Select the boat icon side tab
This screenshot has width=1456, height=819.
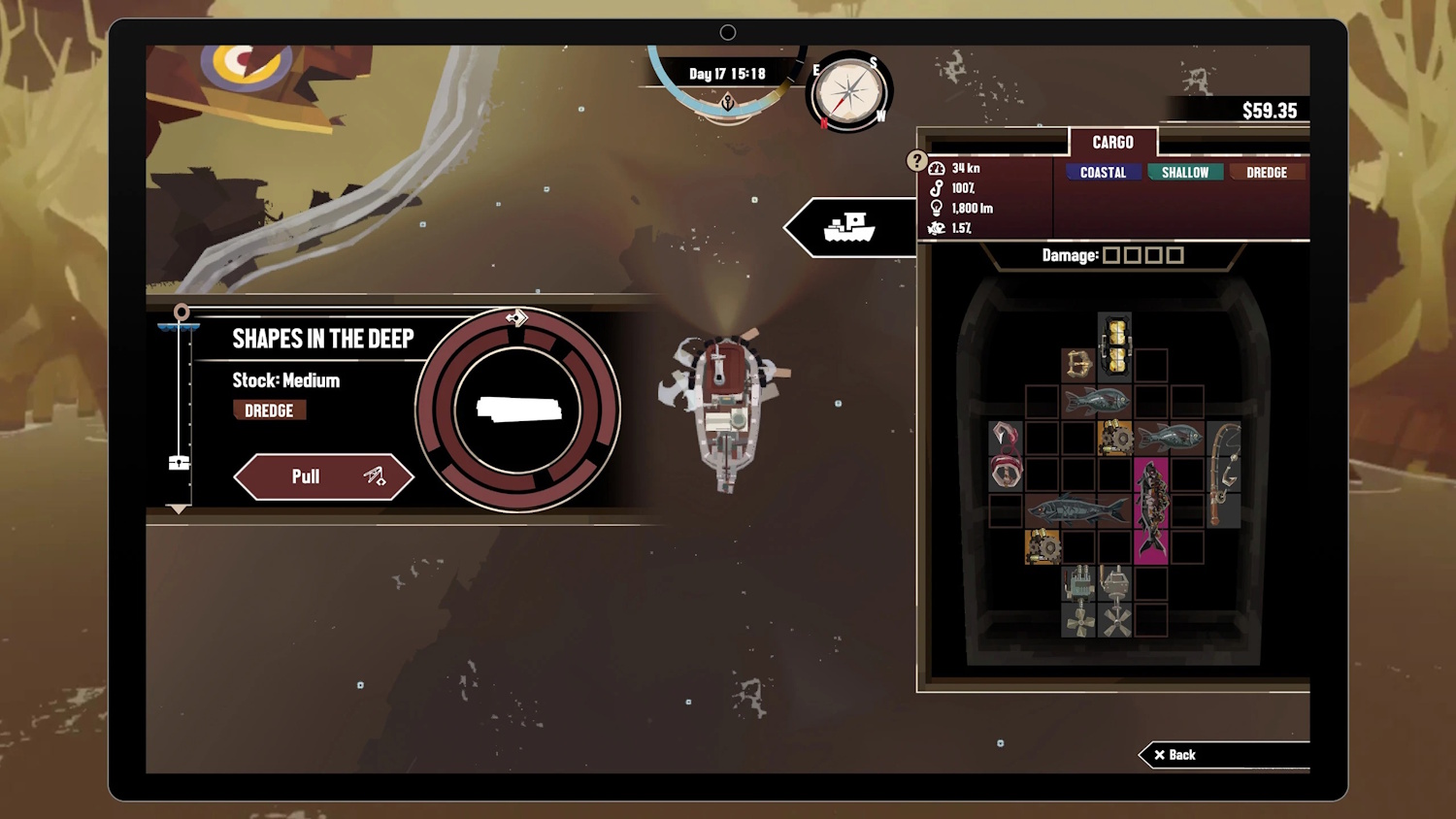point(849,228)
